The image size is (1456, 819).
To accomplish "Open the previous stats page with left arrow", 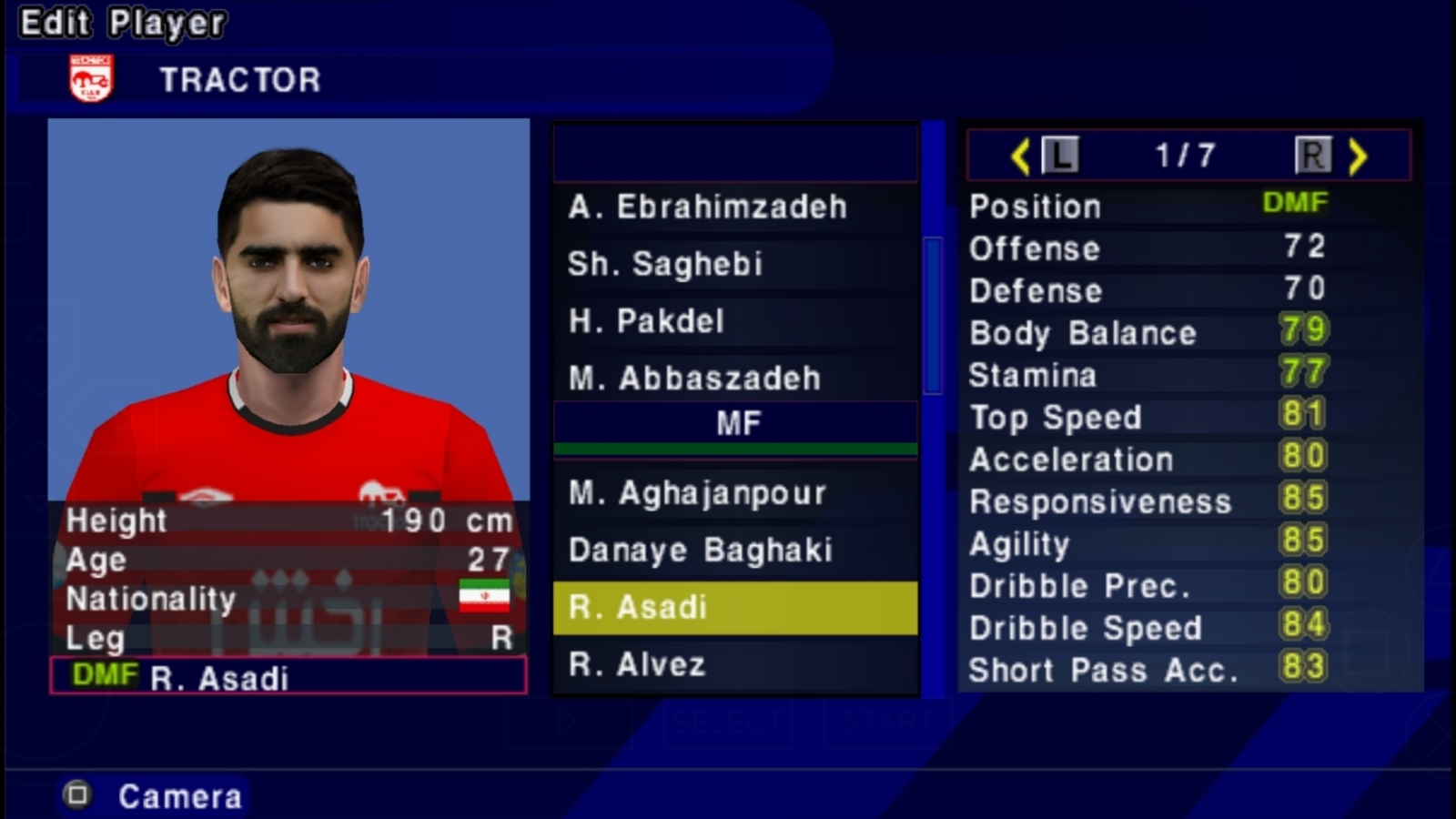I will (1021, 155).
